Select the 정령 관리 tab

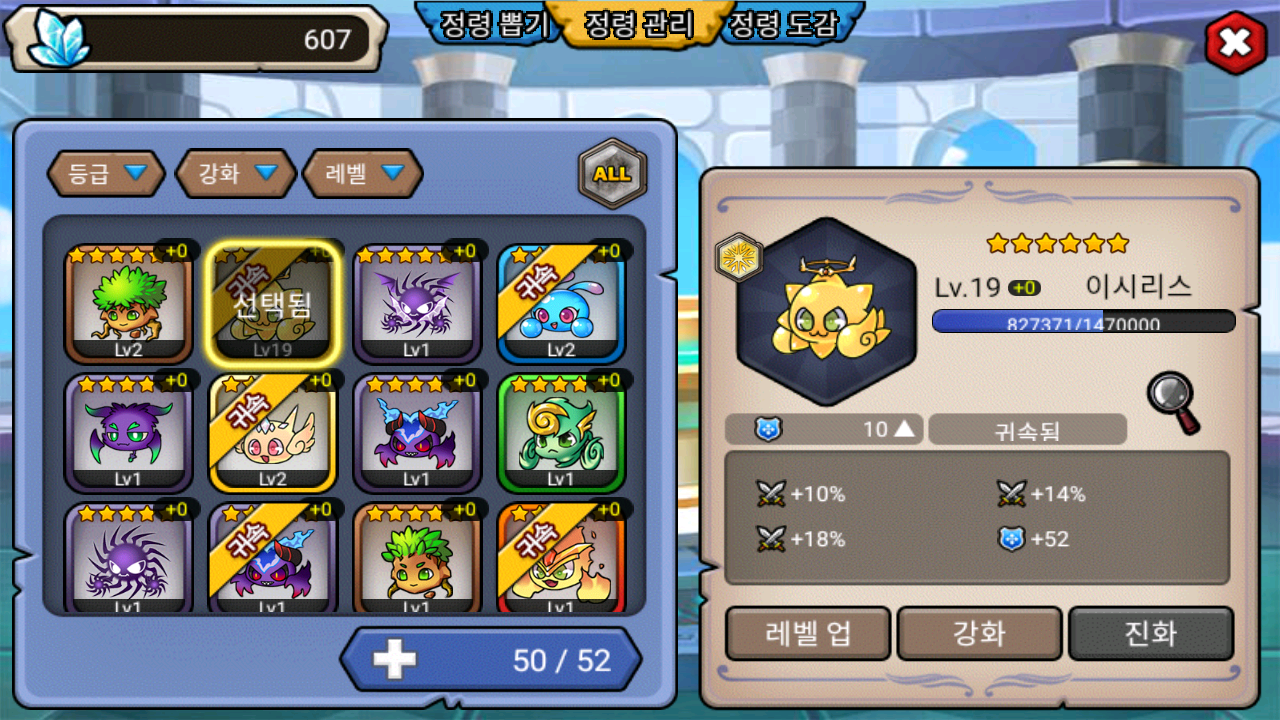coord(638,24)
